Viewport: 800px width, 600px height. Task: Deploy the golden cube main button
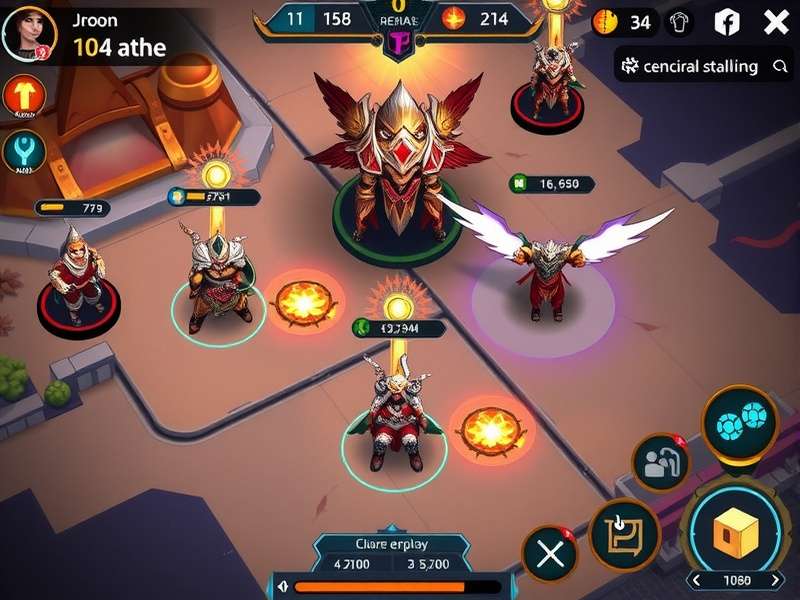(x=737, y=532)
